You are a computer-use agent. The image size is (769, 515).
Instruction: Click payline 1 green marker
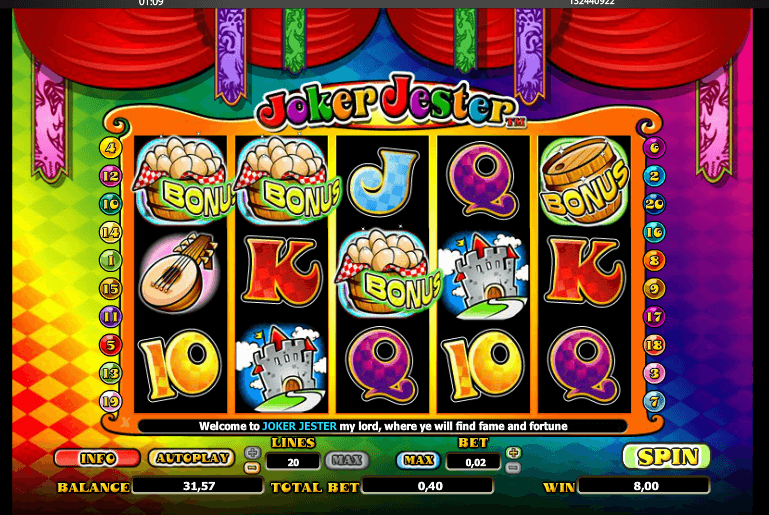(110, 260)
